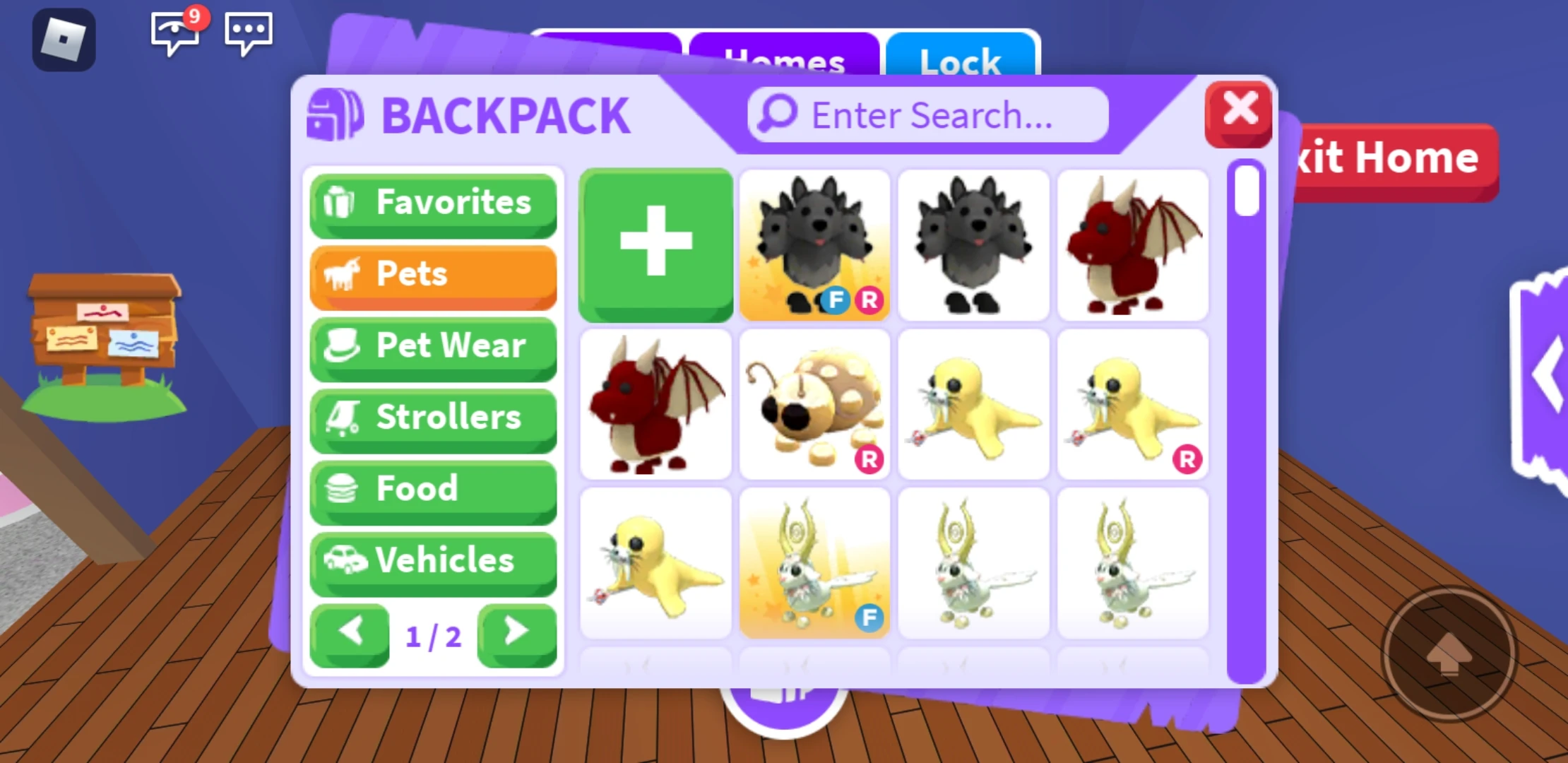This screenshot has height=763, width=1568.
Task: Click the green plus add-pet tile
Action: click(655, 245)
